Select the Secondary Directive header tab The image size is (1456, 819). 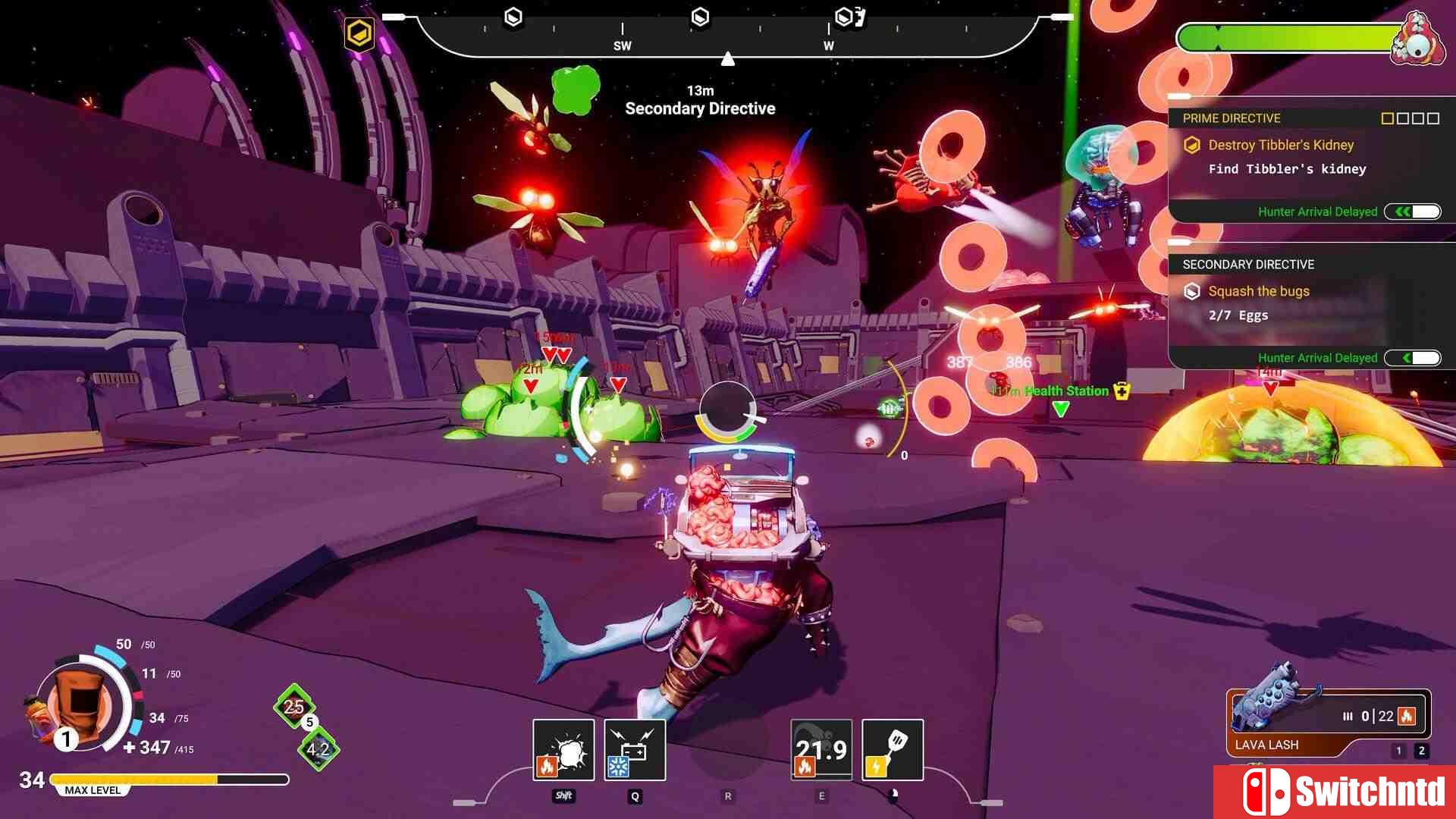click(1247, 265)
